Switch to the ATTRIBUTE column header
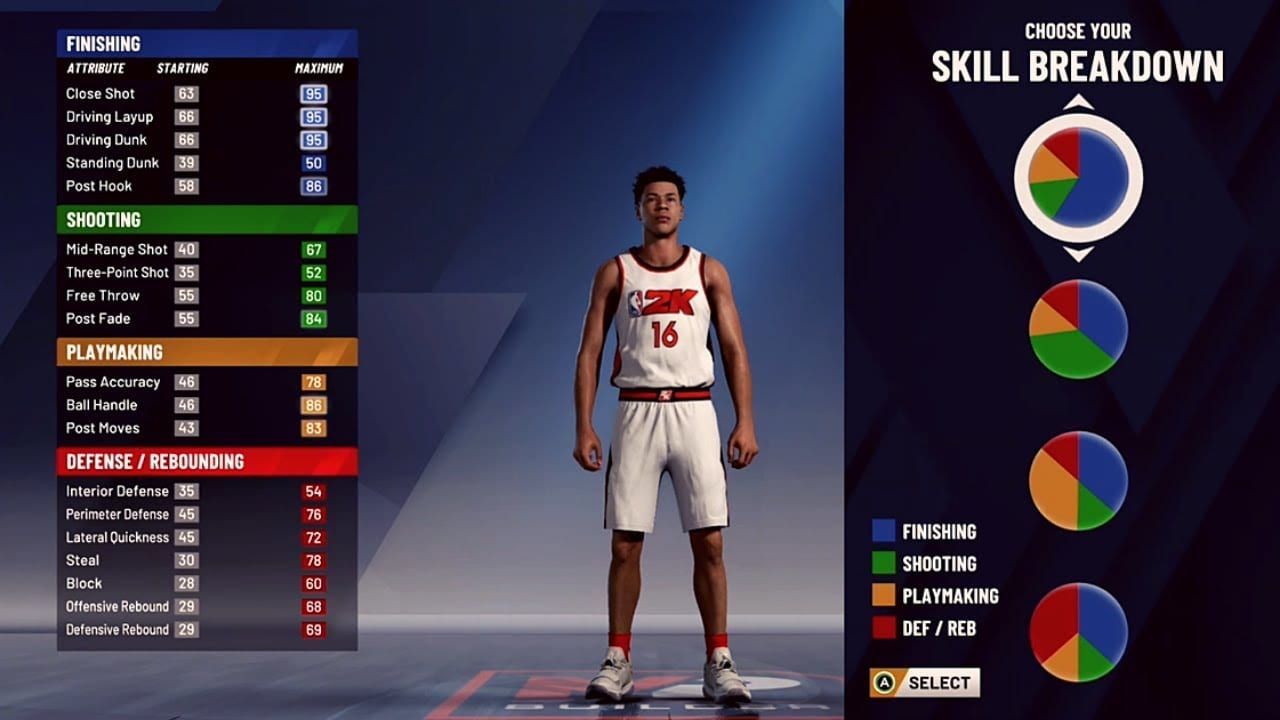 click(x=94, y=68)
